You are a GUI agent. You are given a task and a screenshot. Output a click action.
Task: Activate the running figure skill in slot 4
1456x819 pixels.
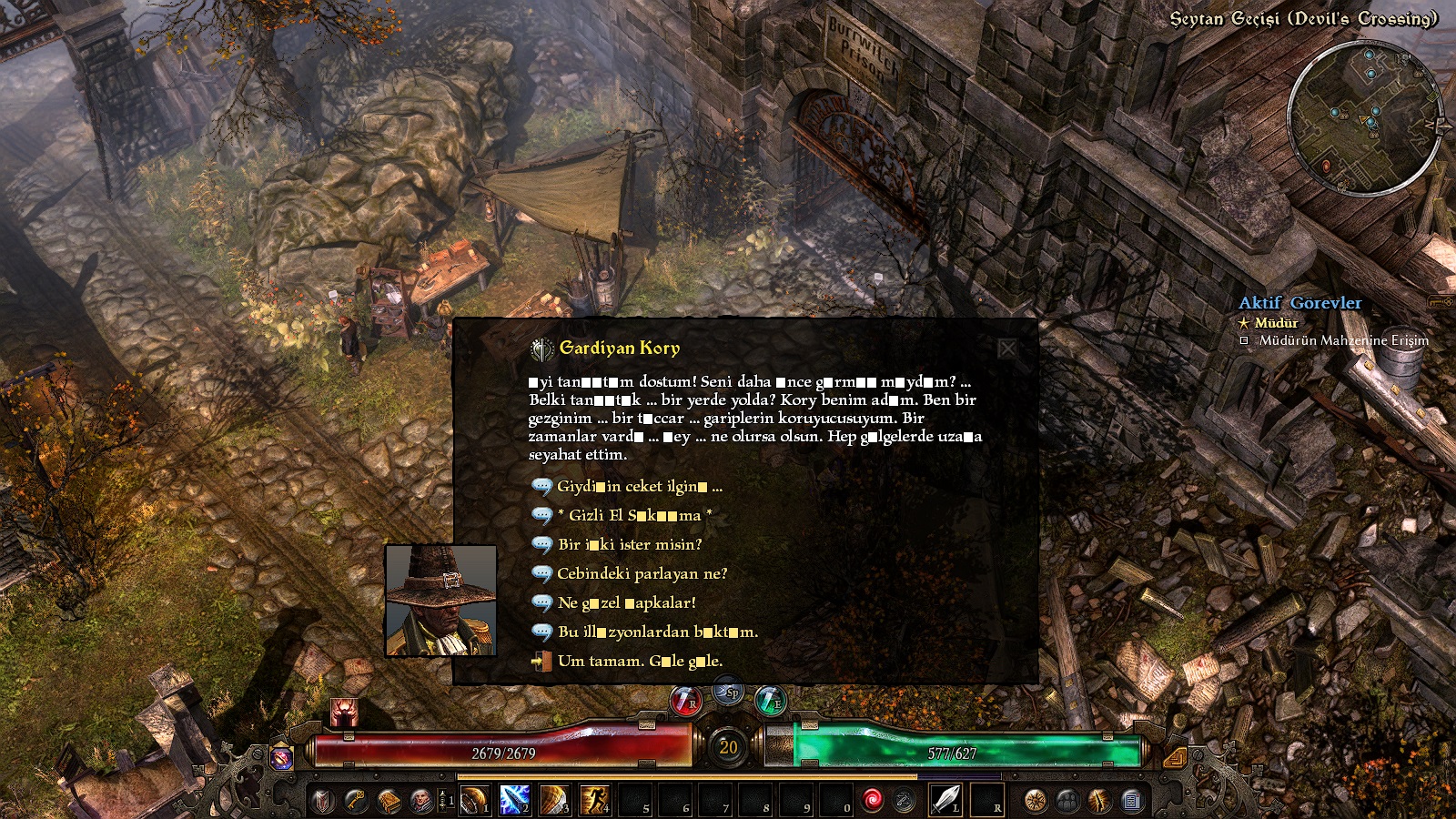pos(594,800)
